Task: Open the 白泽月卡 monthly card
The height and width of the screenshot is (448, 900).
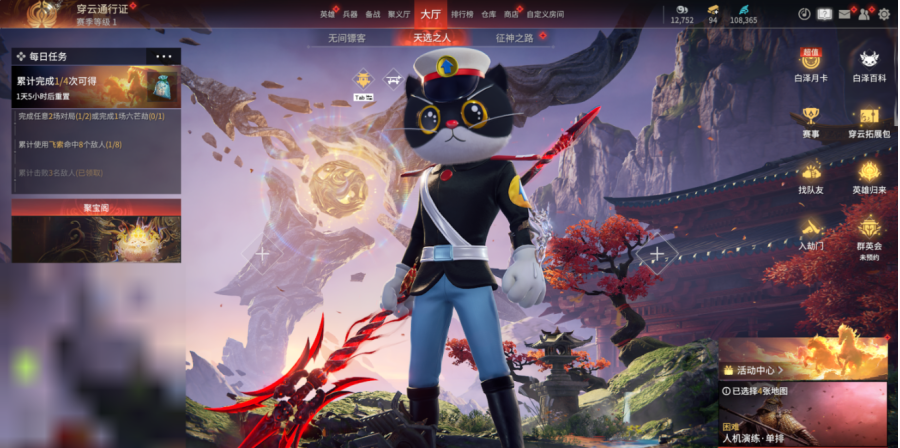Action: click(811, 66)
